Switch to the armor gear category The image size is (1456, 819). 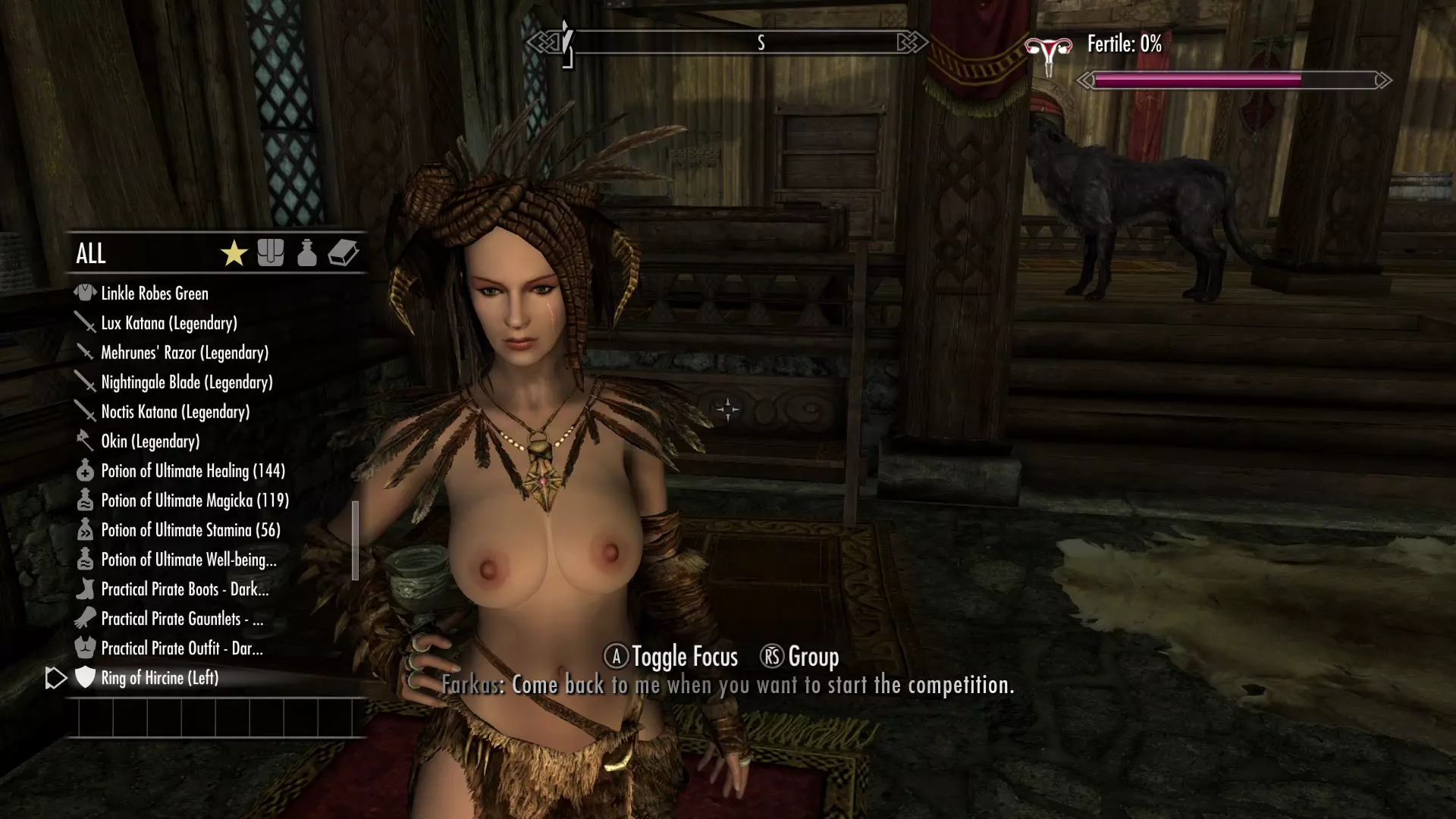[271, 253]
